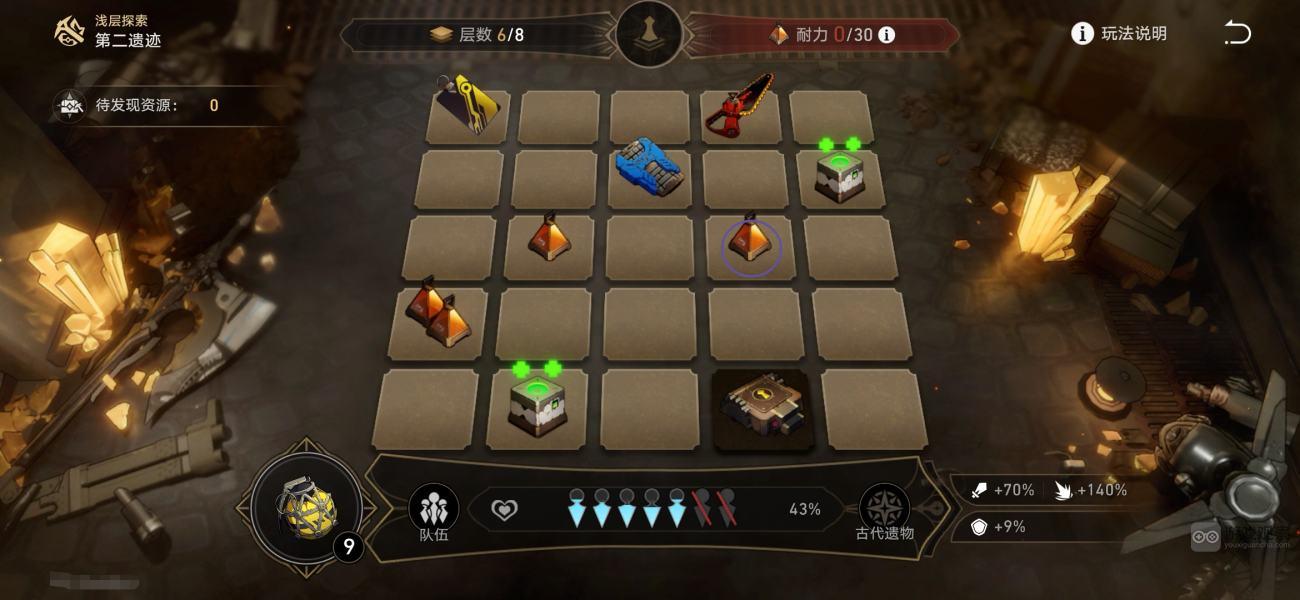The height and width of the screenshot is (600, 1300).
Task: Select the circled orange pyramid tile
Action: 750,244
